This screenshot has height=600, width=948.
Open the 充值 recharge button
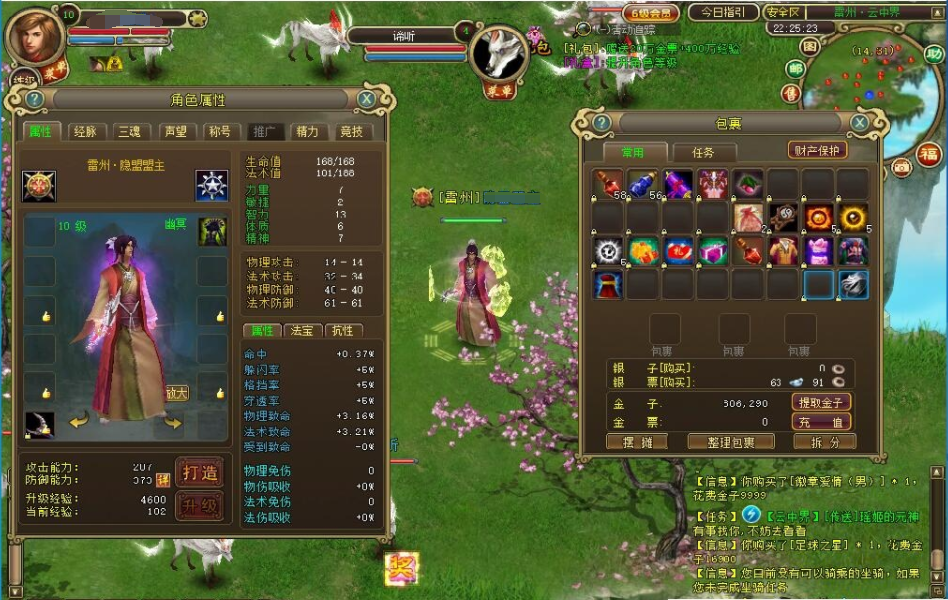pyautogui.click(x=821, y=422)
